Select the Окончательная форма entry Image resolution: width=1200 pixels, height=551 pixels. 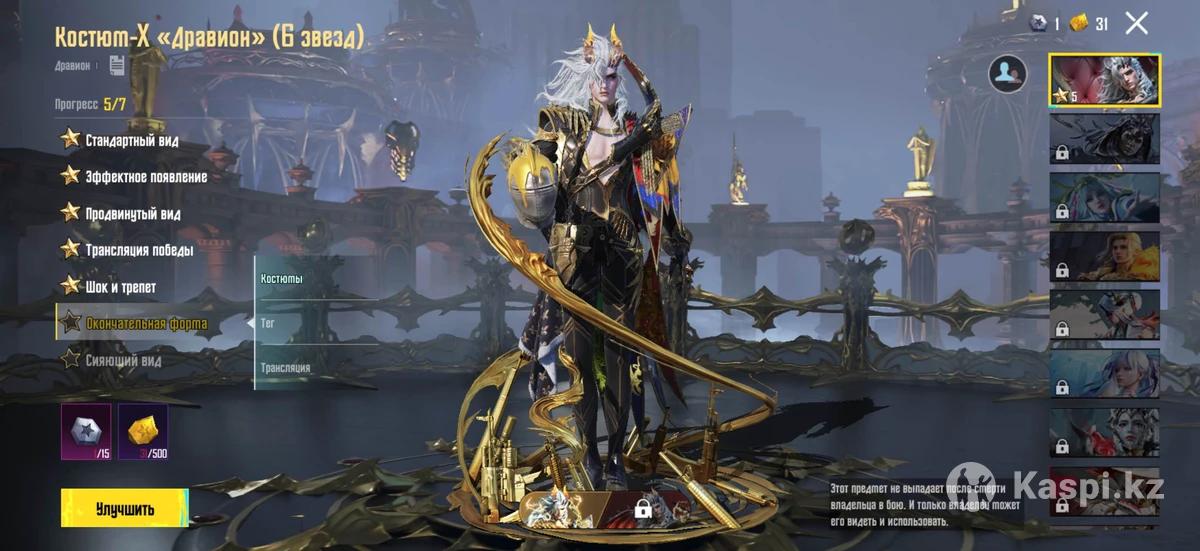[x=146, y=323]
